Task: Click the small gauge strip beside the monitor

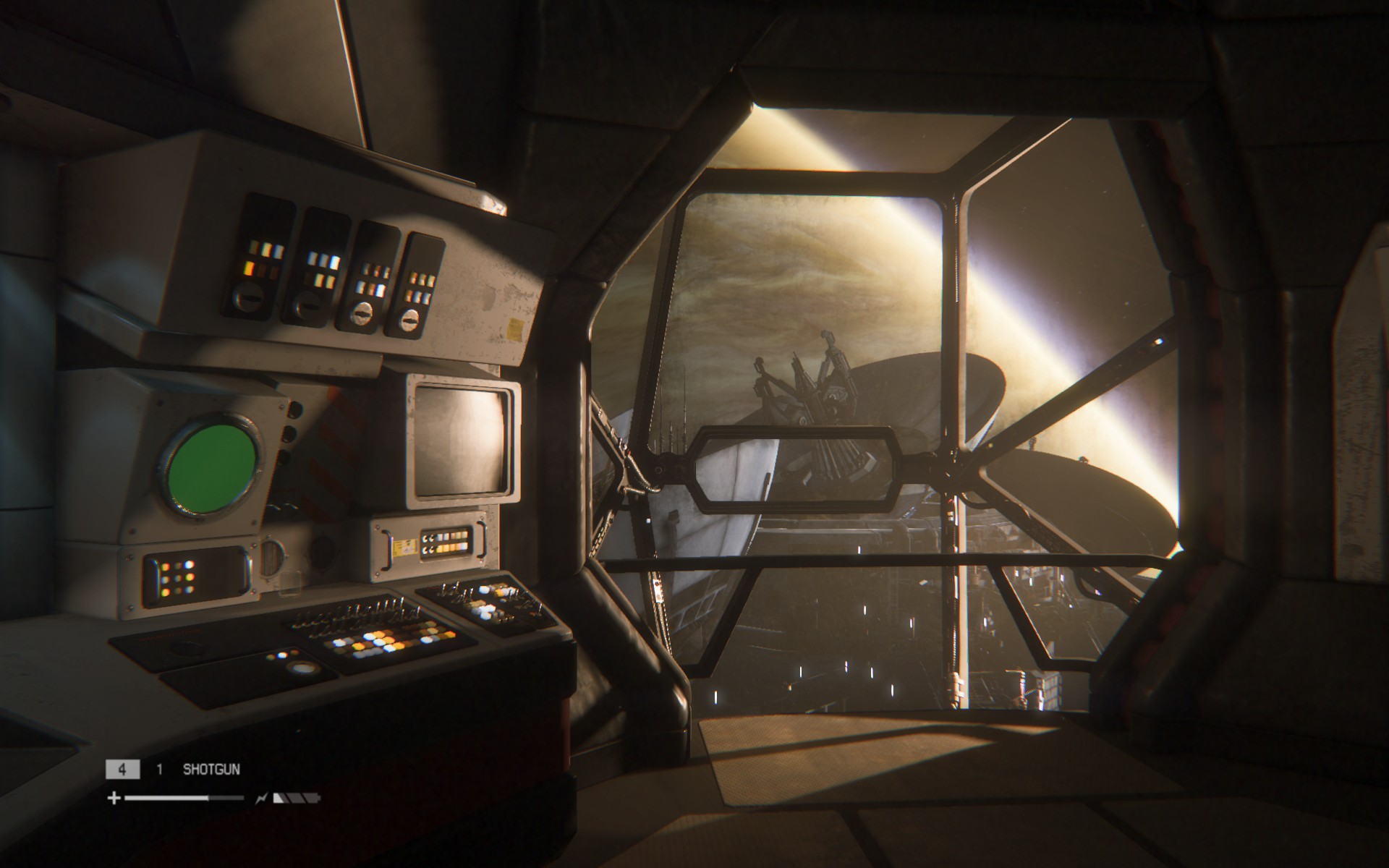Action: [445, 542]
